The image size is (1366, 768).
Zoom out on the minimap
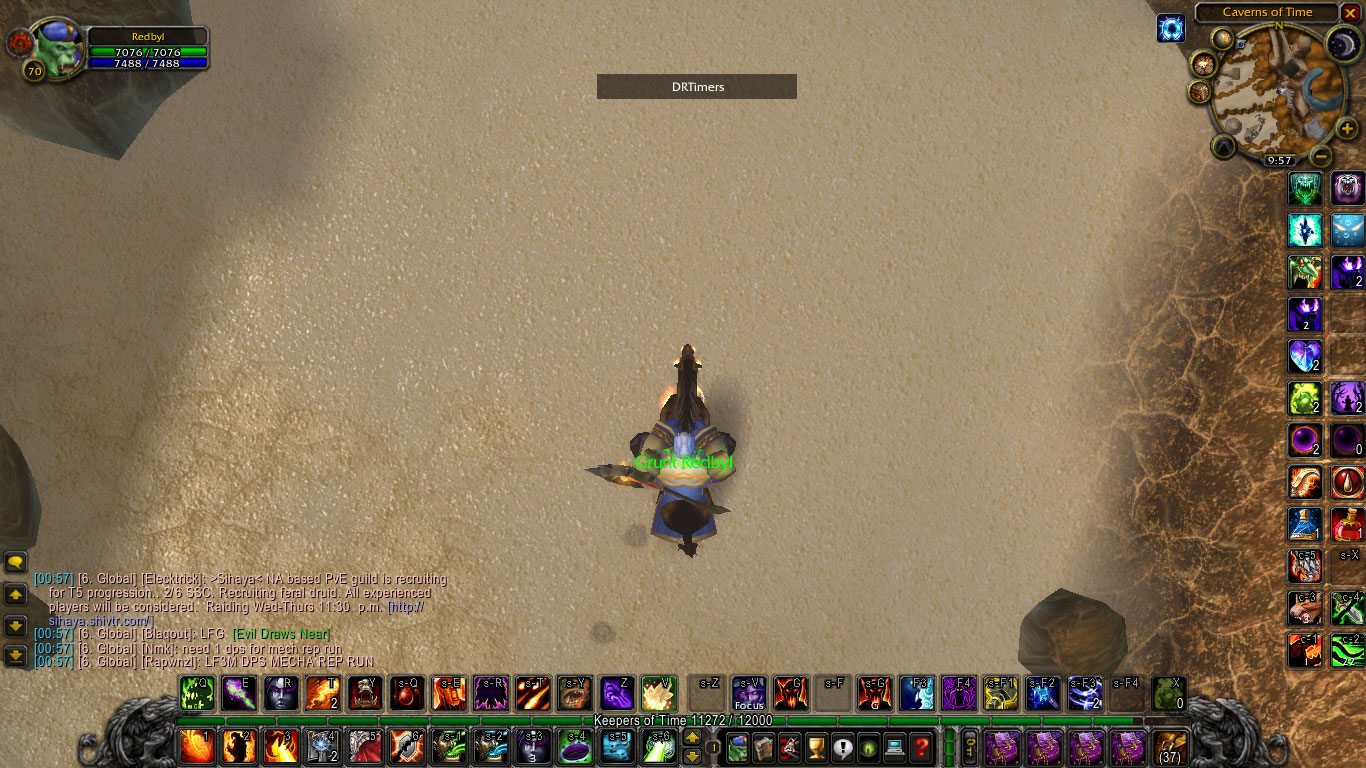click(1321, 156)
